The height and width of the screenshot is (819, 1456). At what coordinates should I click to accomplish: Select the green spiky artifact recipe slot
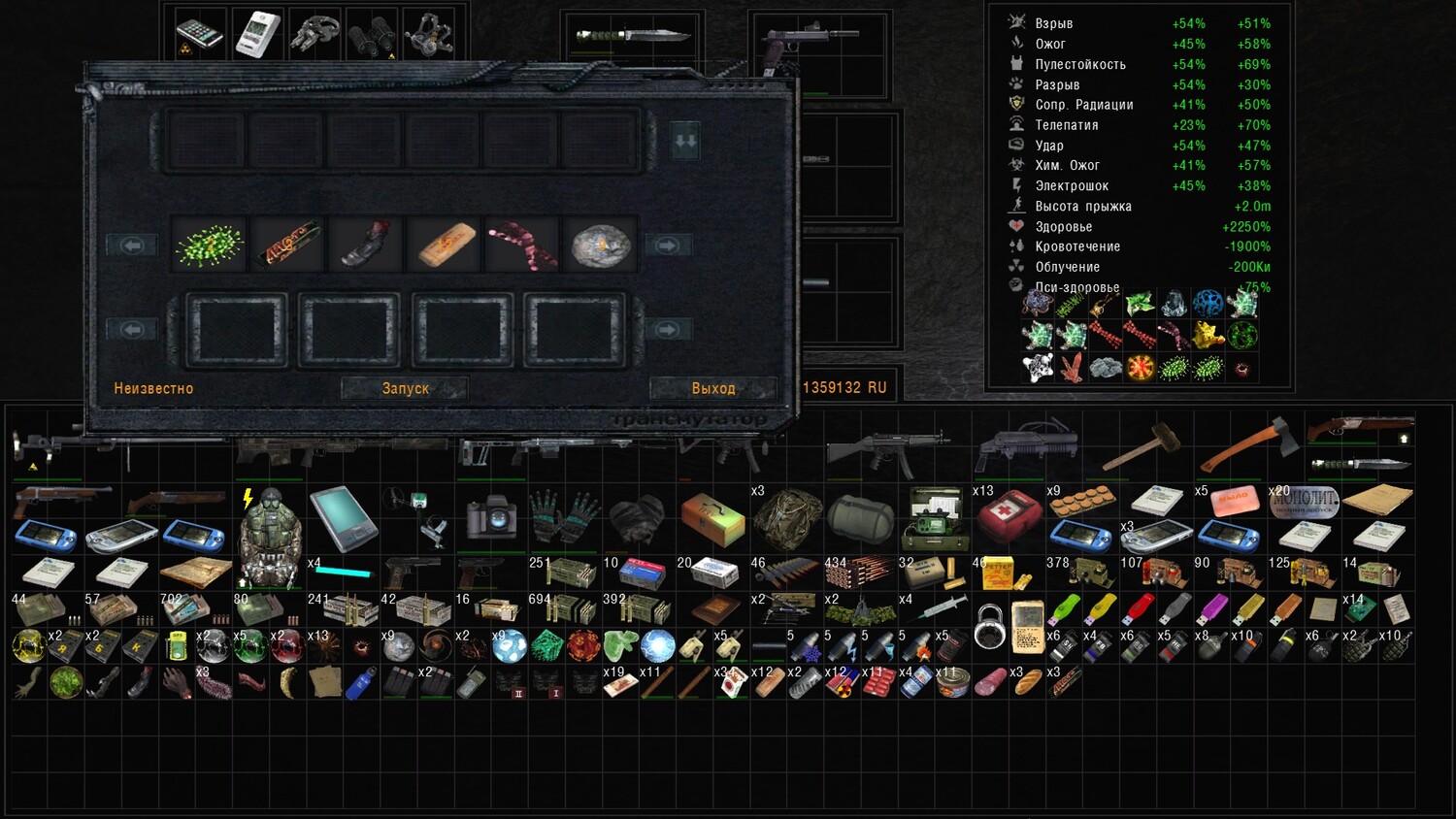tap(210, 246)
